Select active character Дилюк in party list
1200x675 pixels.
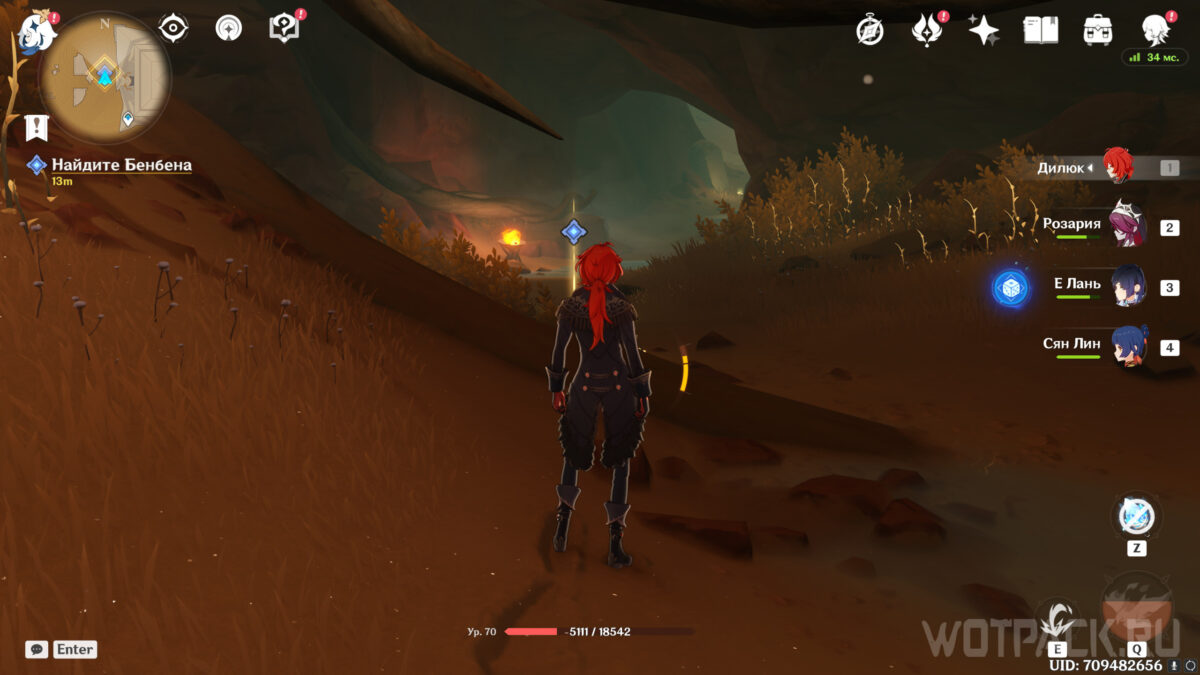(1117, 167)
